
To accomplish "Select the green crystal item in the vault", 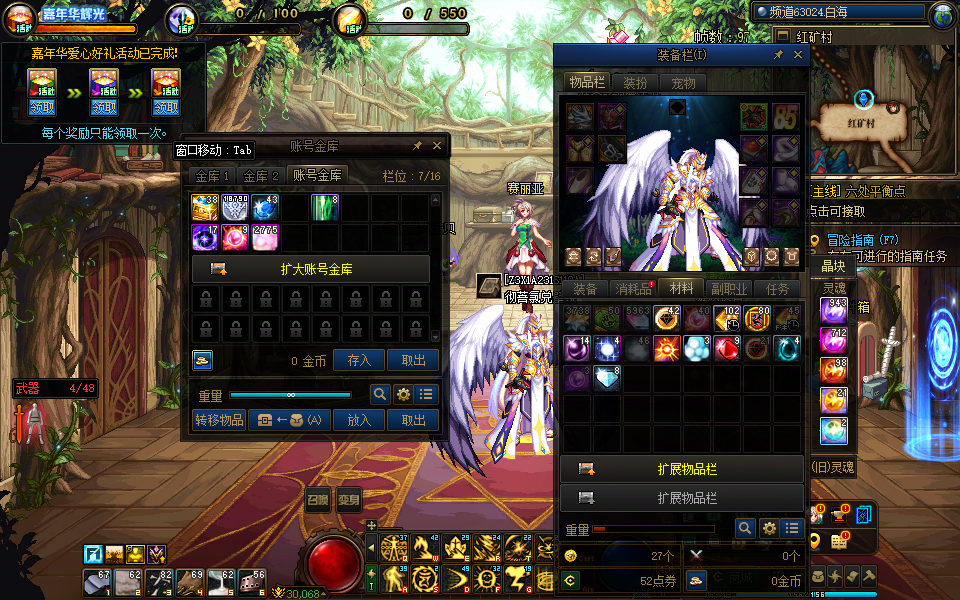I will [x=325, y=207].
